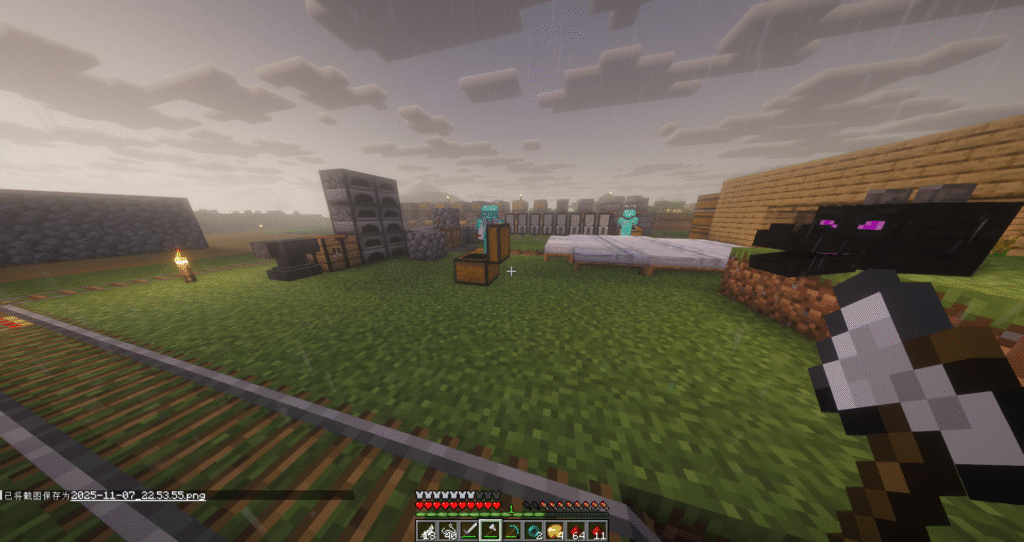Choose the golden item stack of 4
This screenshot has width=1024, height=542.
click(555, 529)
